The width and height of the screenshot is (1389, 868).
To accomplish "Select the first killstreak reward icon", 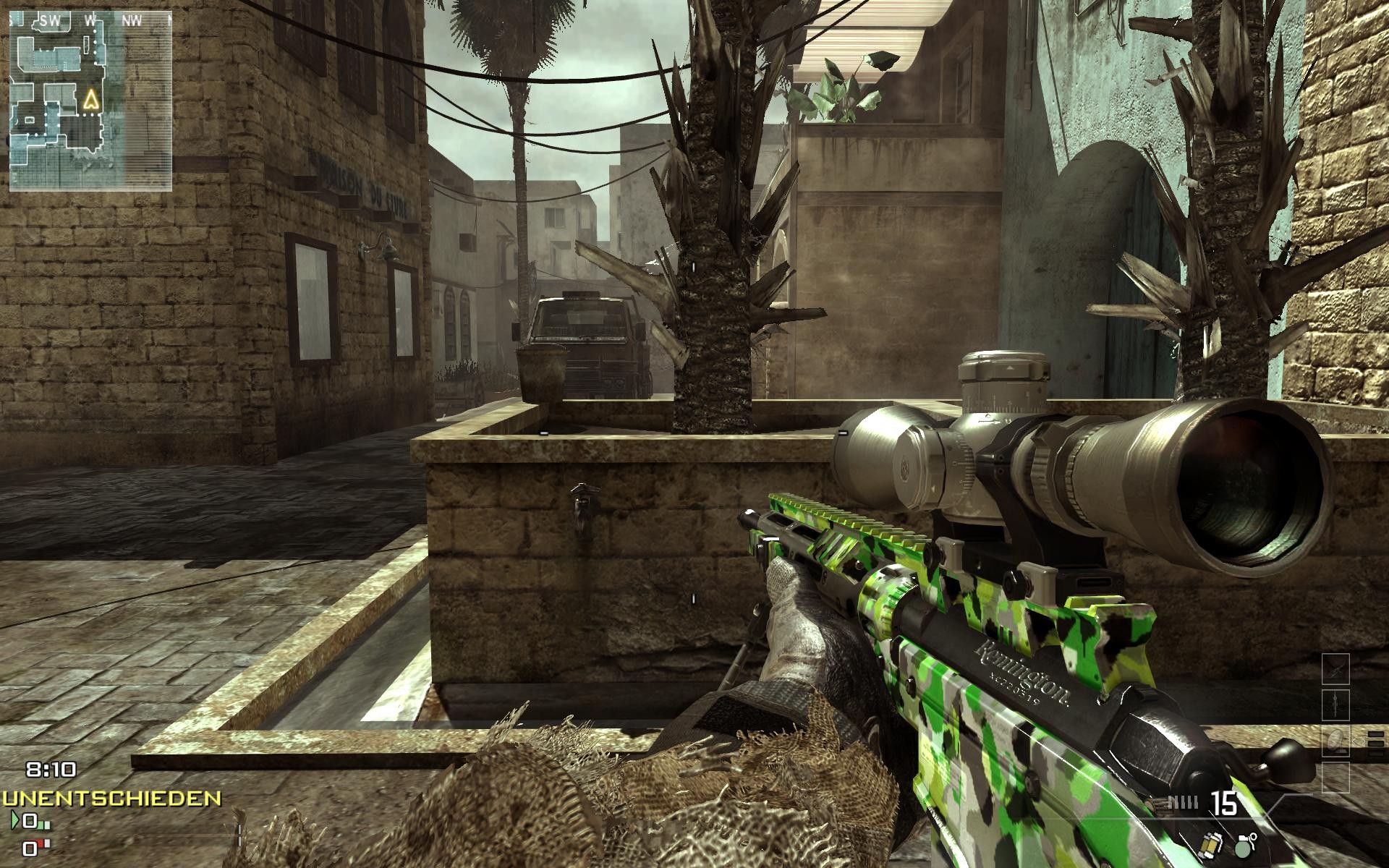I will click(1336, 669).
